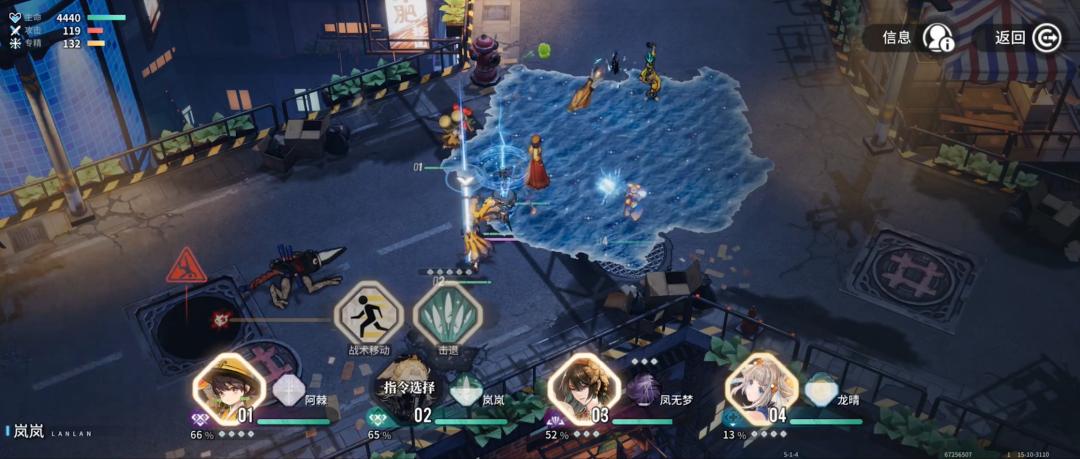
Task: Activate 阿棘's white diamond skill icon
Action: point(288,389)
